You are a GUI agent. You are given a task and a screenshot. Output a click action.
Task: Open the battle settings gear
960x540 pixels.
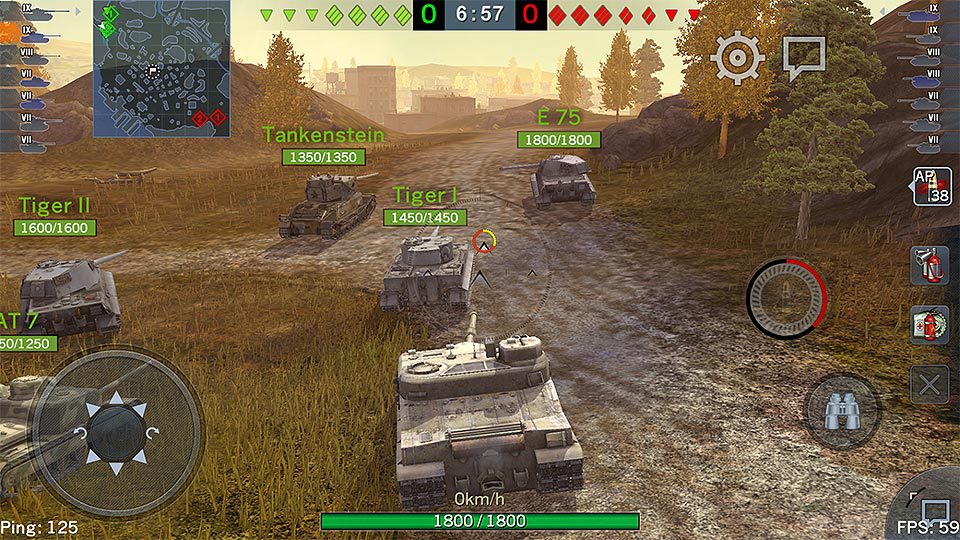[737, 58]
